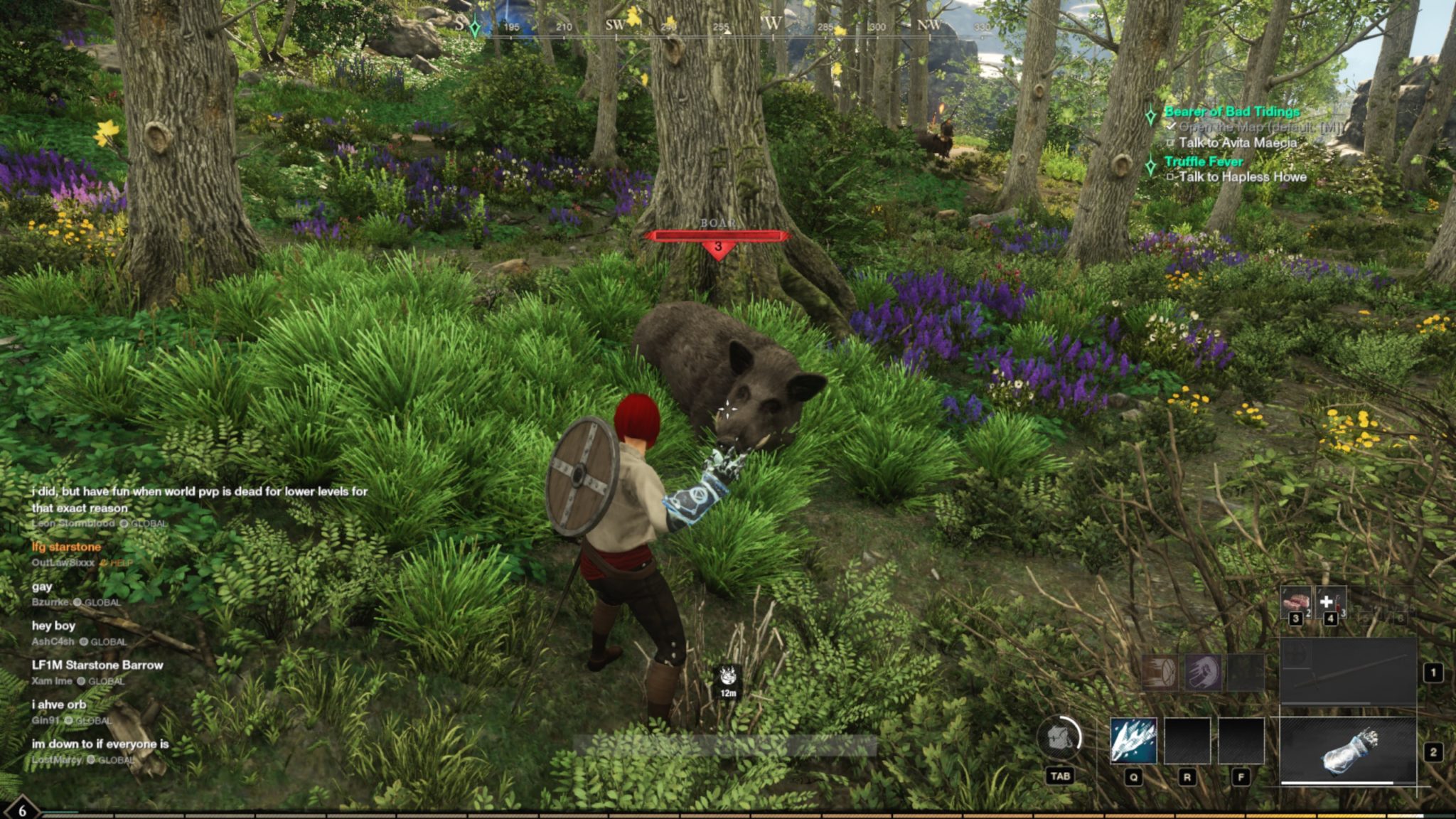Click the 'LF1M Starstone Barrow' chat message

97,665
